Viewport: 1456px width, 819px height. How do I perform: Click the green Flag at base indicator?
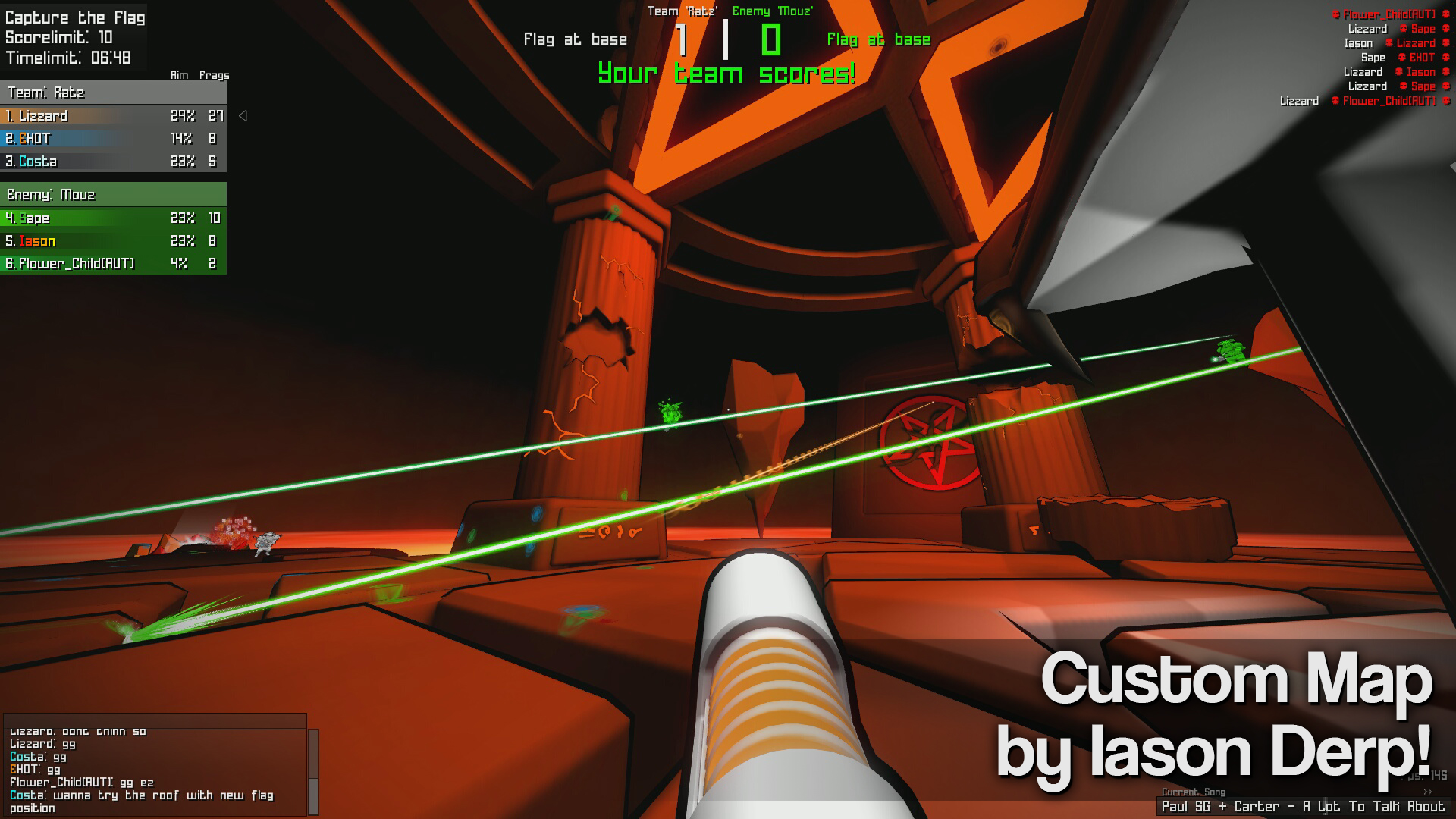click(x=877, y=39)
